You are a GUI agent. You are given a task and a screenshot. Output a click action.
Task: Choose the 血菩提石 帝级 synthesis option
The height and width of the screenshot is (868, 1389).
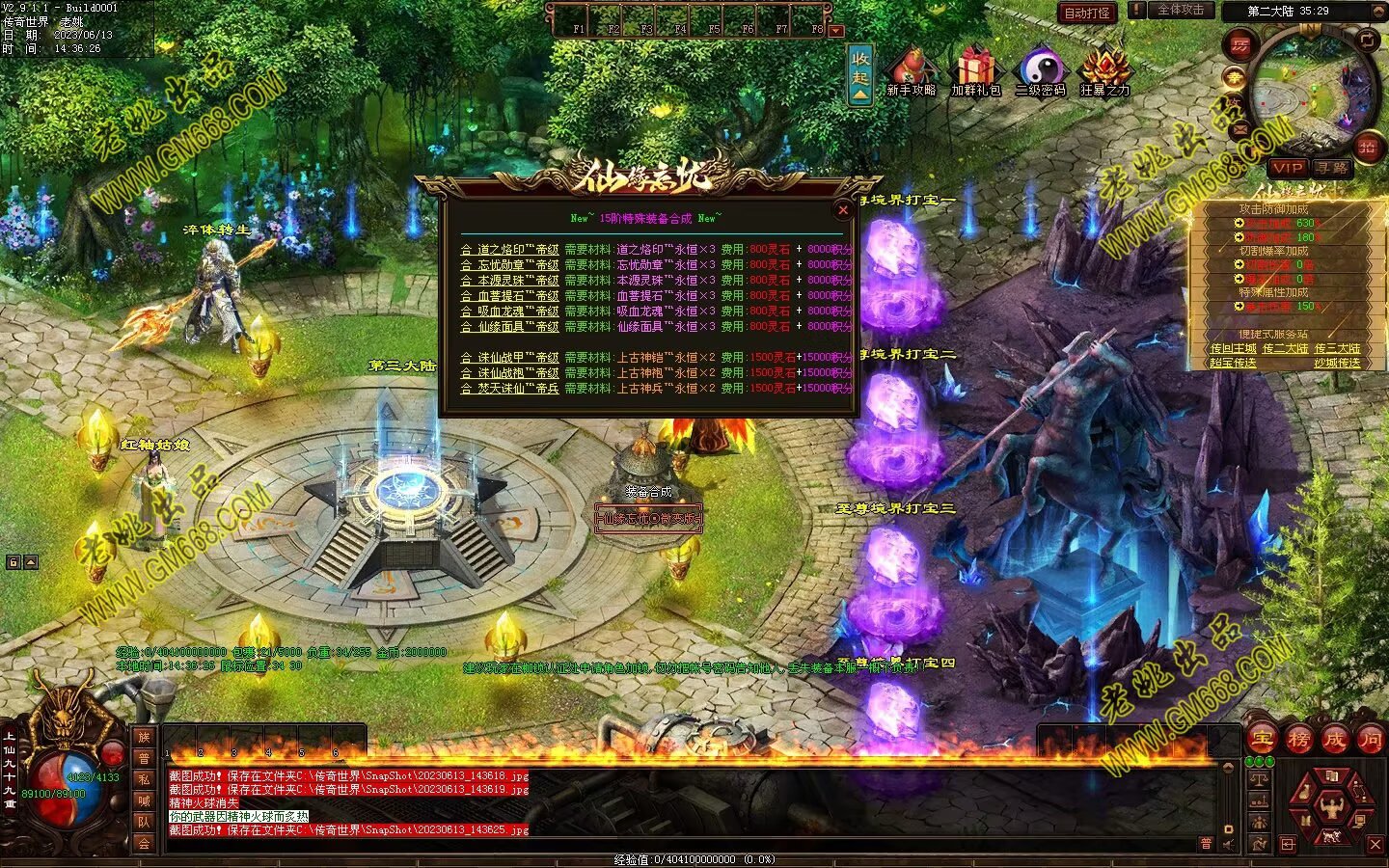509,296
